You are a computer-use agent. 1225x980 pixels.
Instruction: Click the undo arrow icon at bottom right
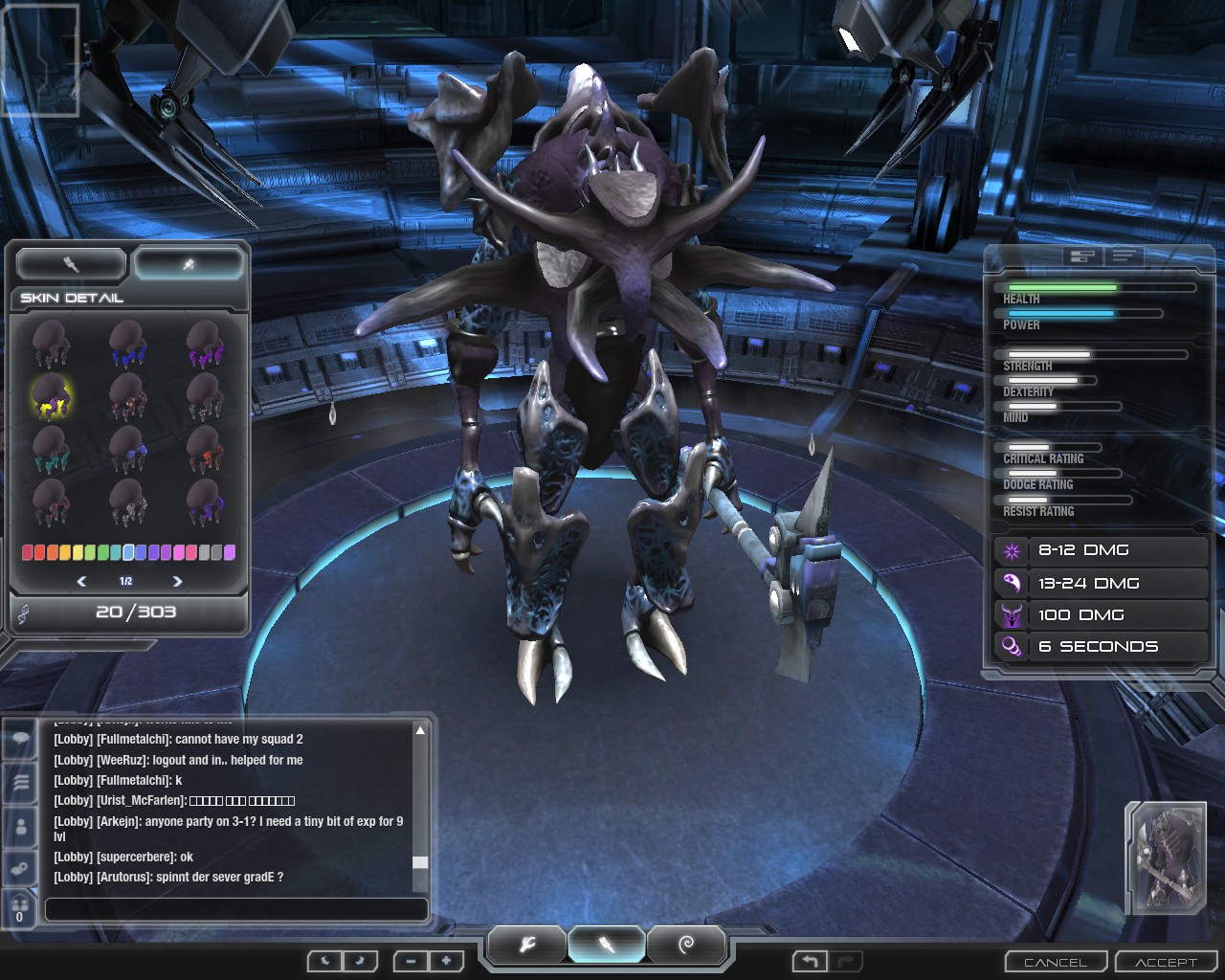coord(810,961)
